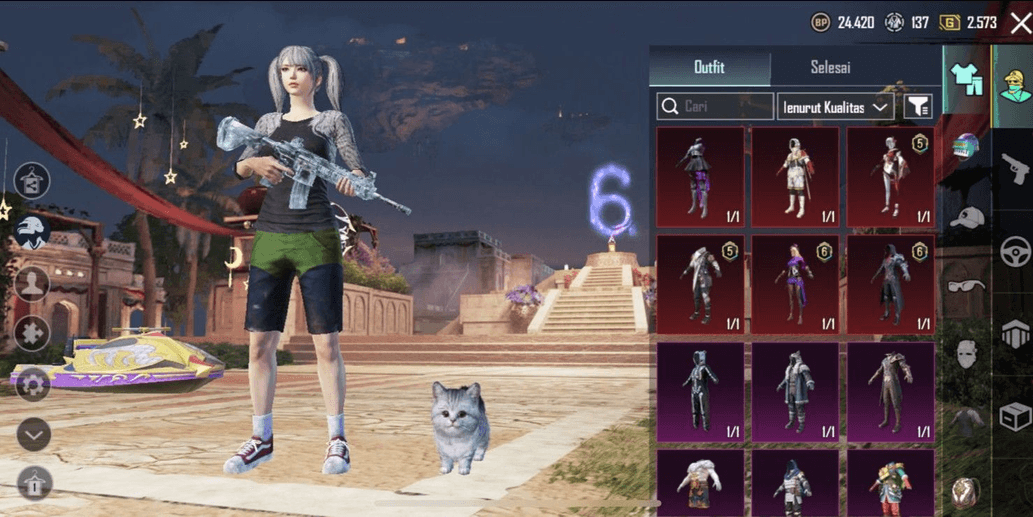Show the backpack category
This screenshot has height=517, width=1033.
967,489
